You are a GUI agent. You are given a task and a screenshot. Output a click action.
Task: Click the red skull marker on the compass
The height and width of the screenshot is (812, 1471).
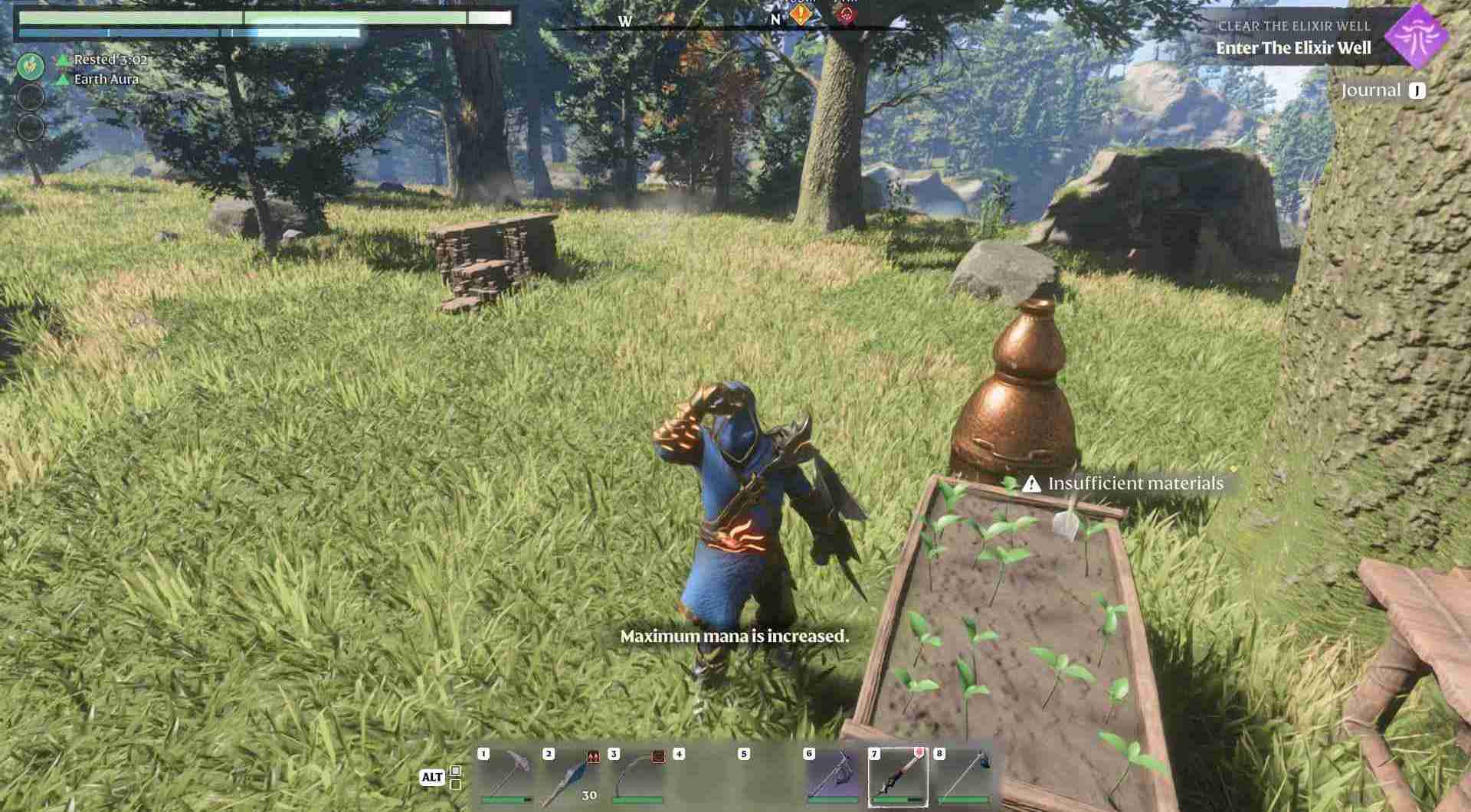coord(844,13)
